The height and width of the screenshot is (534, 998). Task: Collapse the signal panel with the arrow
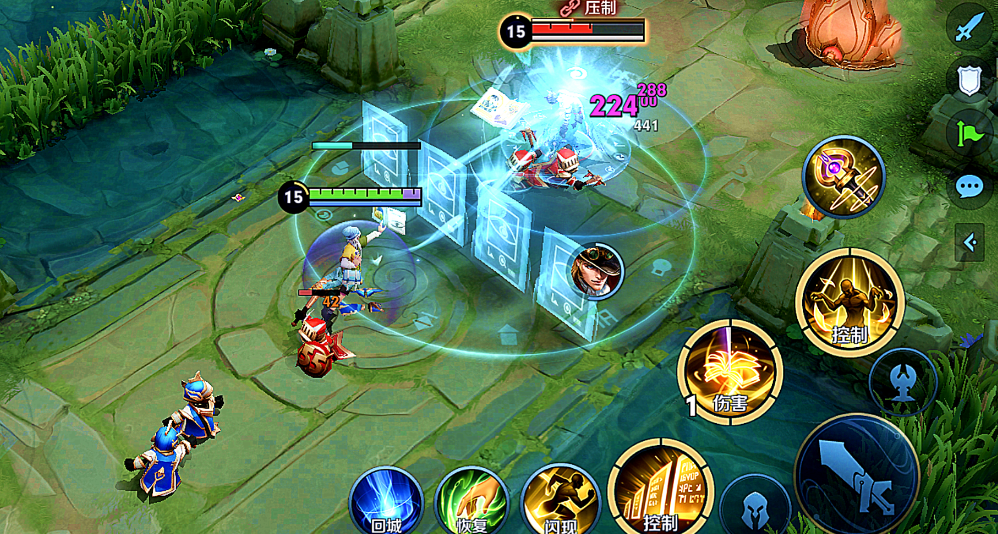pyautogui.click(x=968, y=241)
